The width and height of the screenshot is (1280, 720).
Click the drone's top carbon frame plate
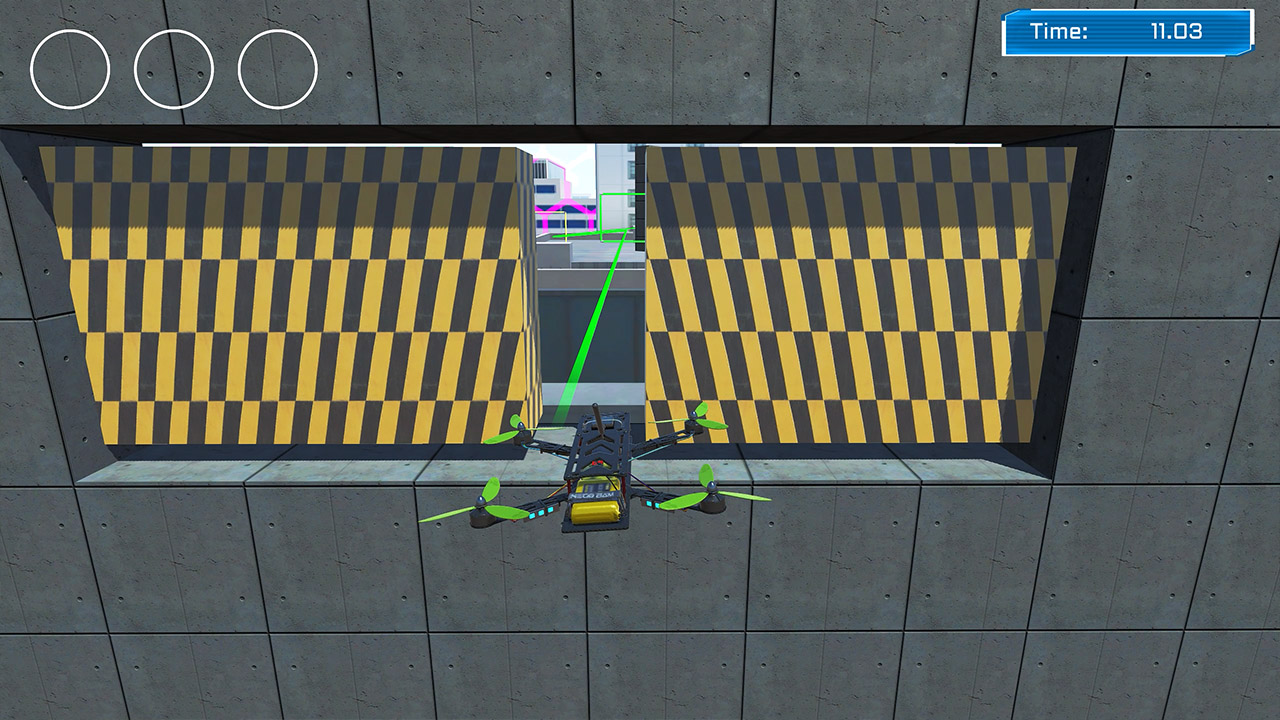pos(599,444)
